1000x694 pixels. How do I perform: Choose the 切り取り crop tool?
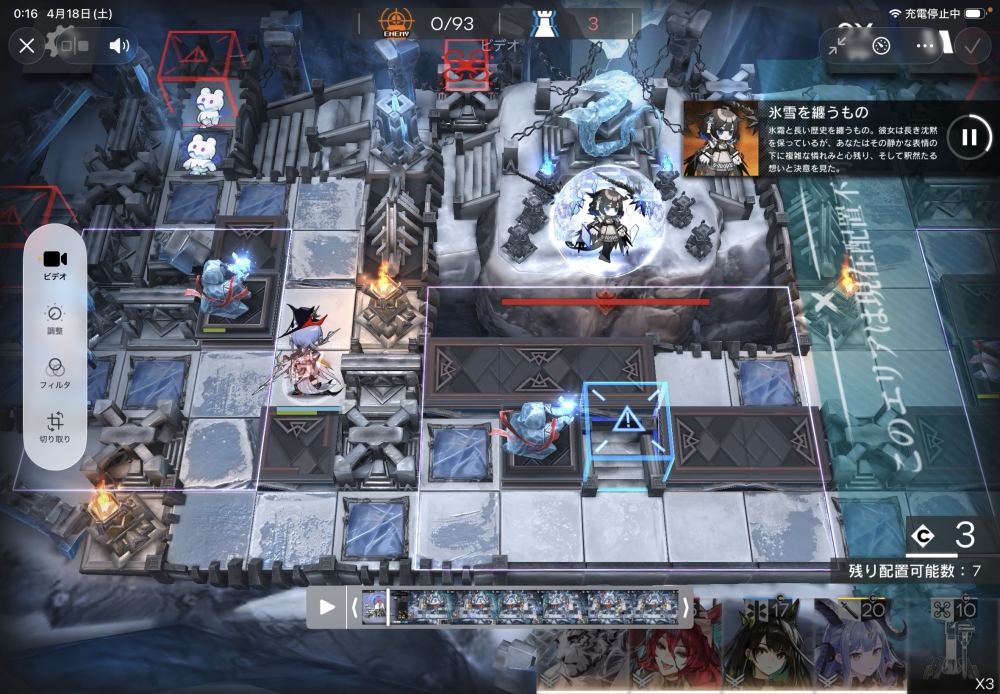[x=55, y=428]
